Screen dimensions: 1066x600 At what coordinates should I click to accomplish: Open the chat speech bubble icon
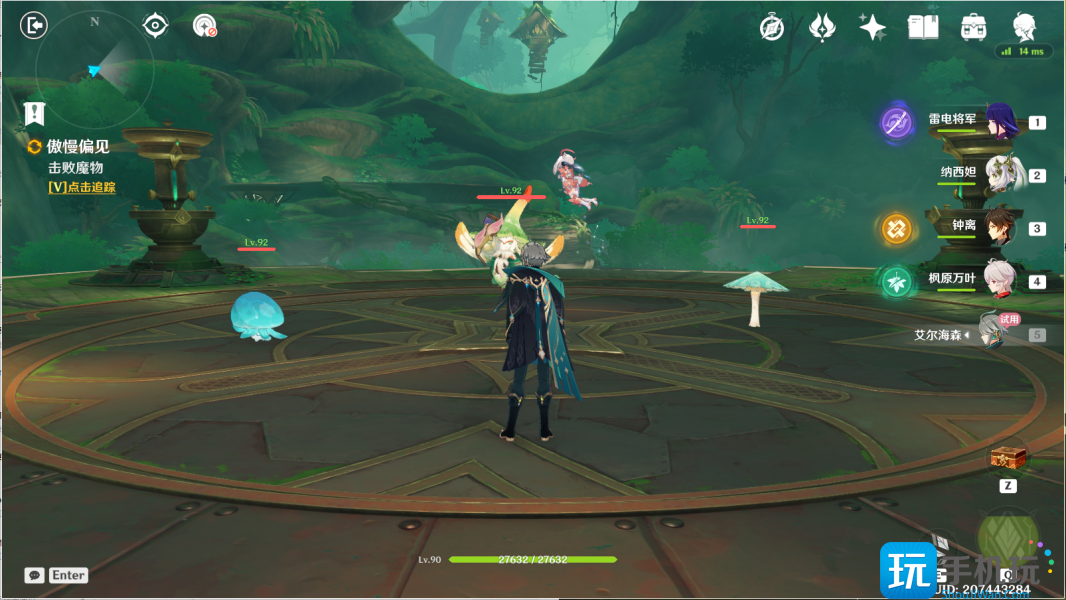pyautogui.click(x=34, y=575)
